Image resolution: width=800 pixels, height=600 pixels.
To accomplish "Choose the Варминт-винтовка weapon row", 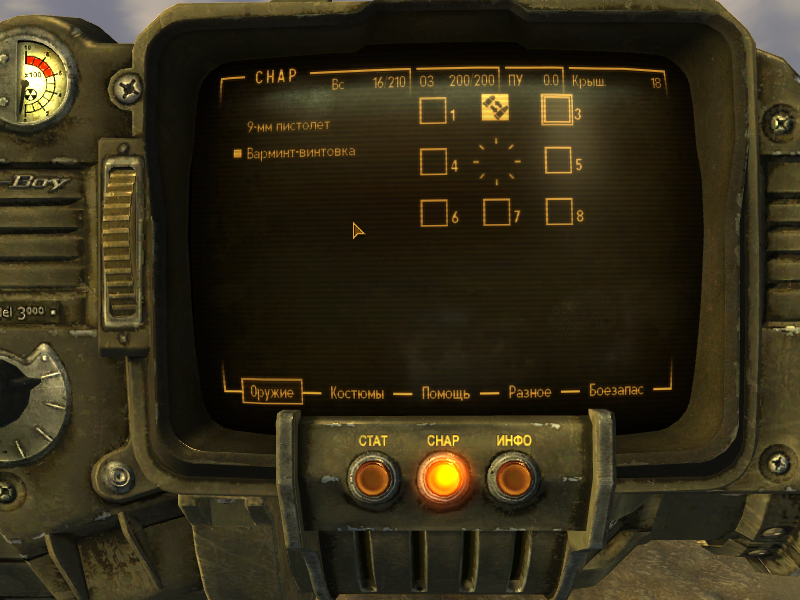I will point(301,153).
